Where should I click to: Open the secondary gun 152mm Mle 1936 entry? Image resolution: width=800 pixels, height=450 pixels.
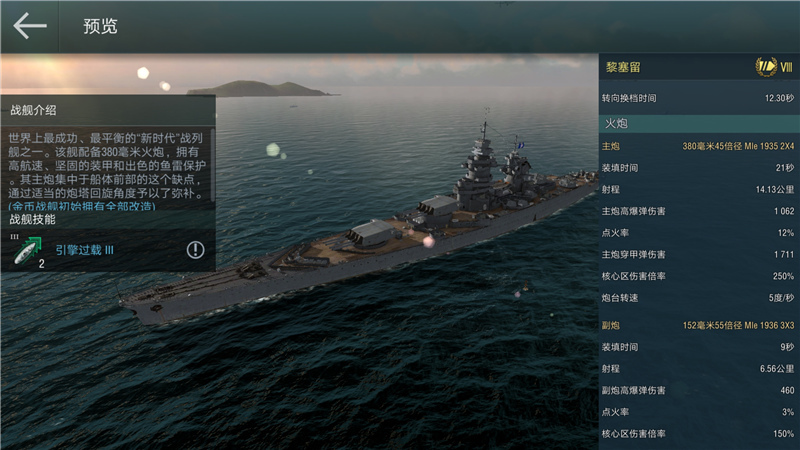coord(738,326)
